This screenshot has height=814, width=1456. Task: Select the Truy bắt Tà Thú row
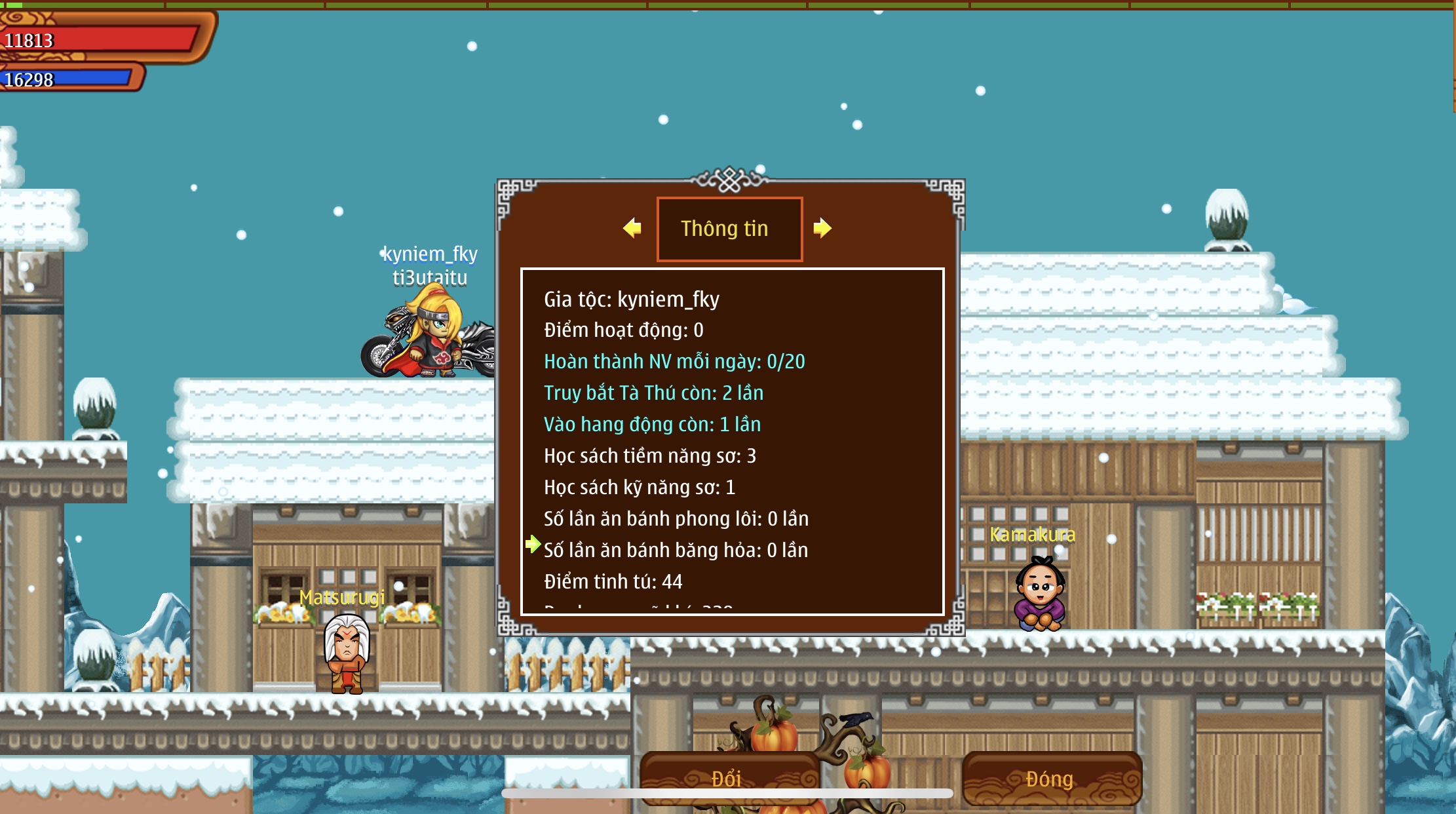(x=653, y=393)
